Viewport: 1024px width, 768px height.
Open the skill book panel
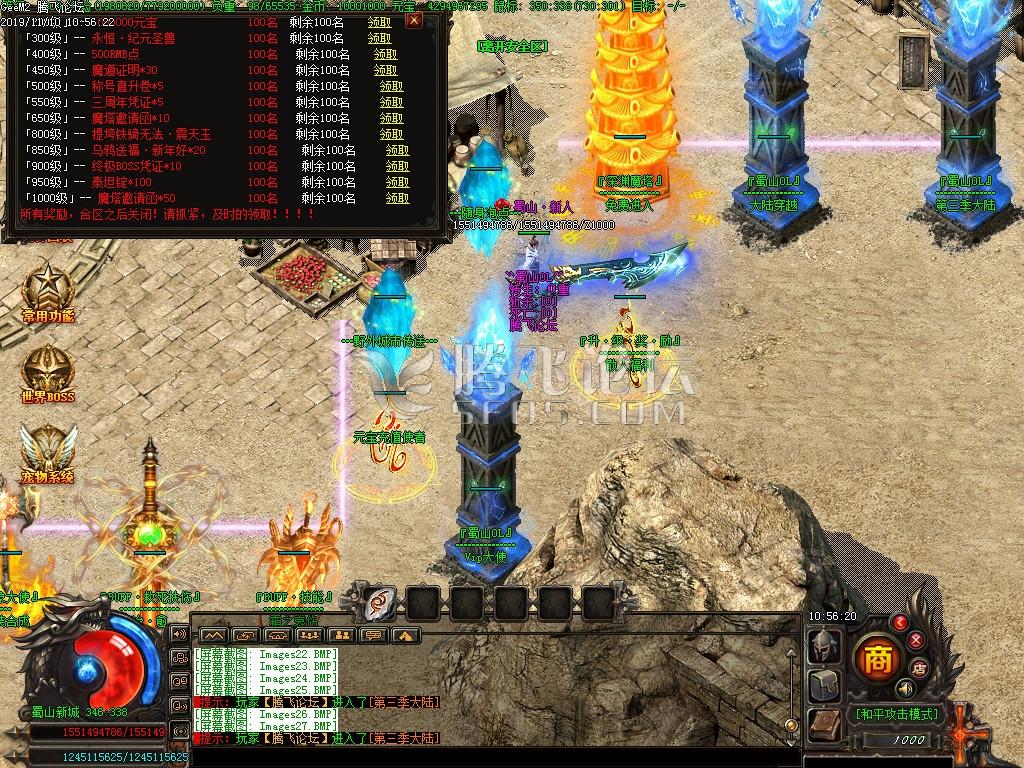click(824, 724)
